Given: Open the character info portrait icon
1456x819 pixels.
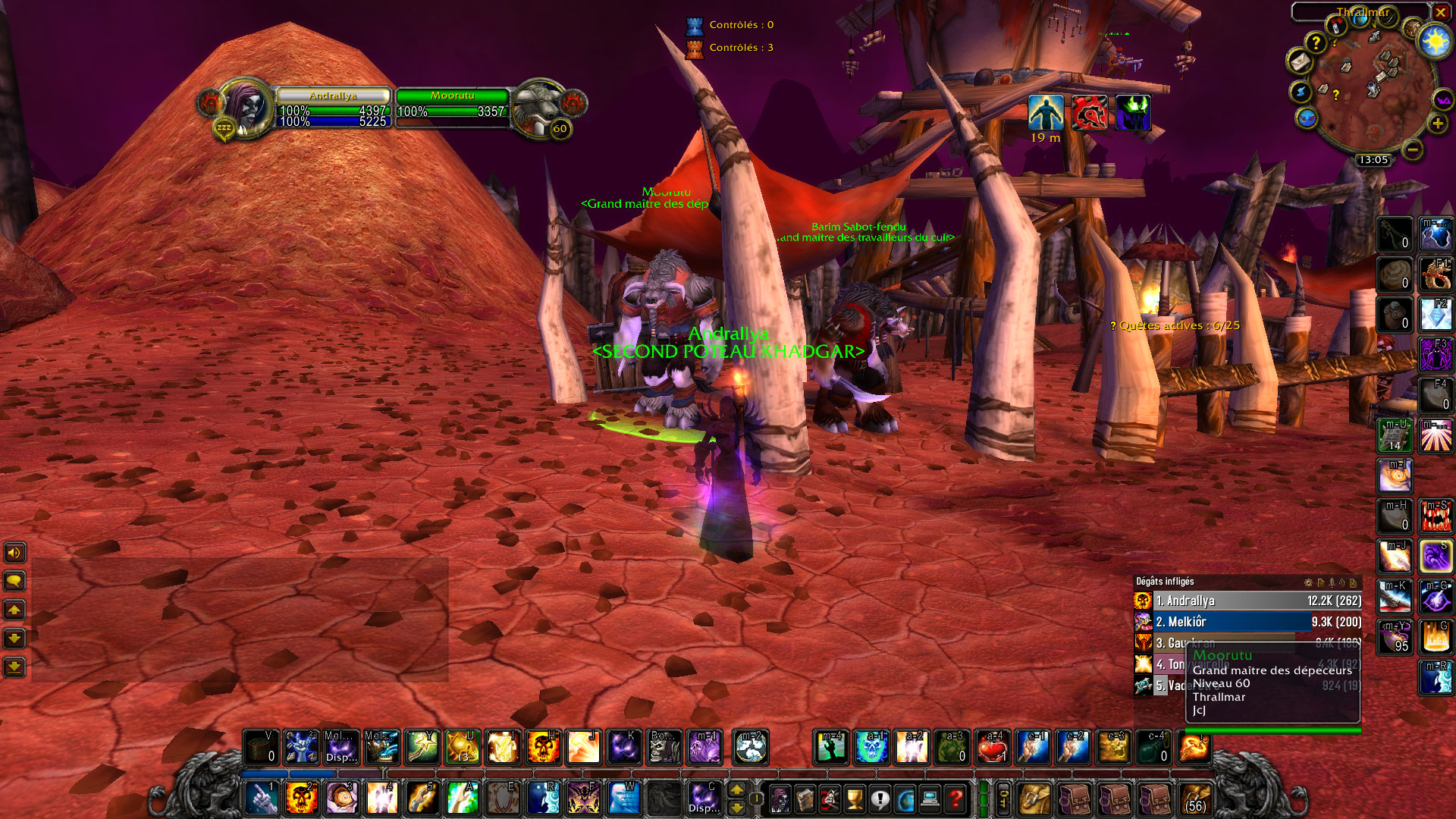Looking at the screenshot, I should [779, 799].
